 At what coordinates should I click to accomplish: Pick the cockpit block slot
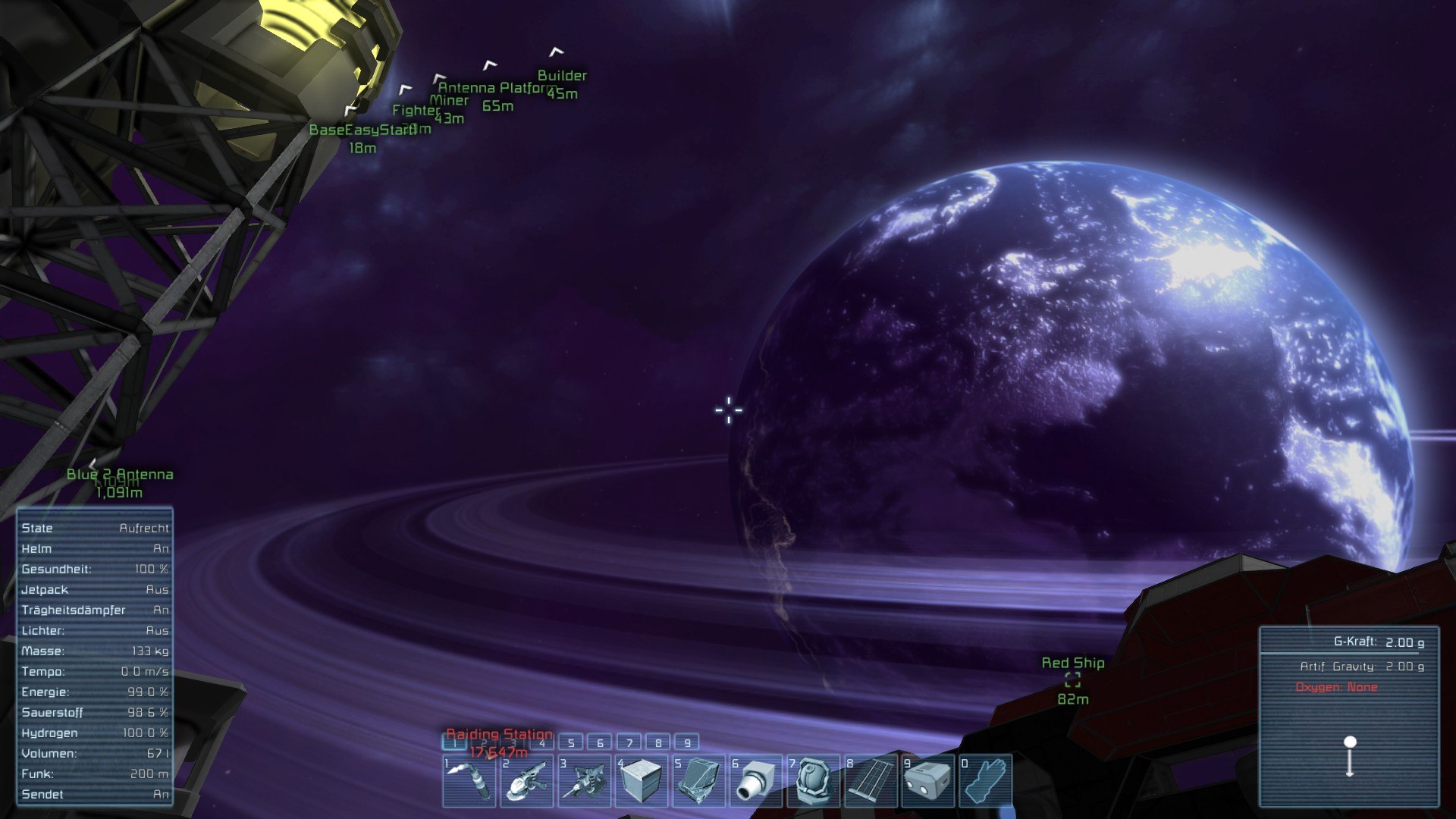point(699,780)
